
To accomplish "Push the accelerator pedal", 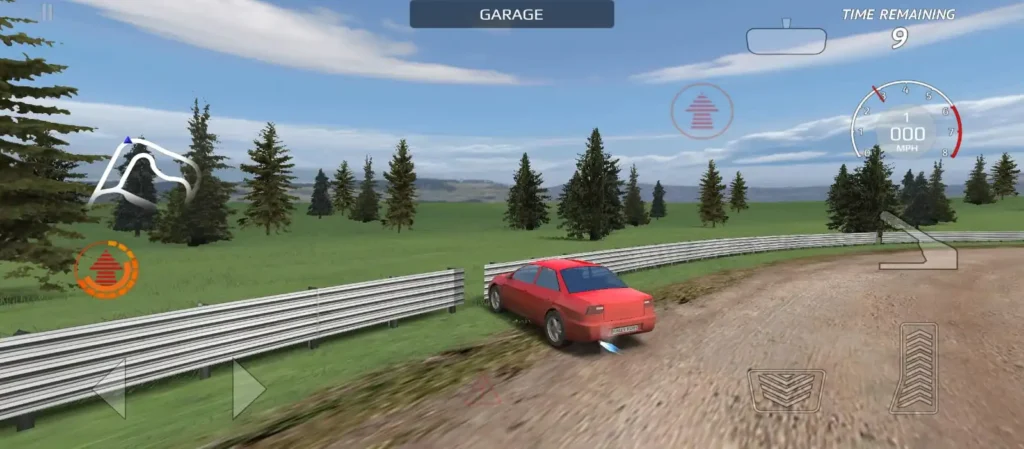I will [914, 367].
